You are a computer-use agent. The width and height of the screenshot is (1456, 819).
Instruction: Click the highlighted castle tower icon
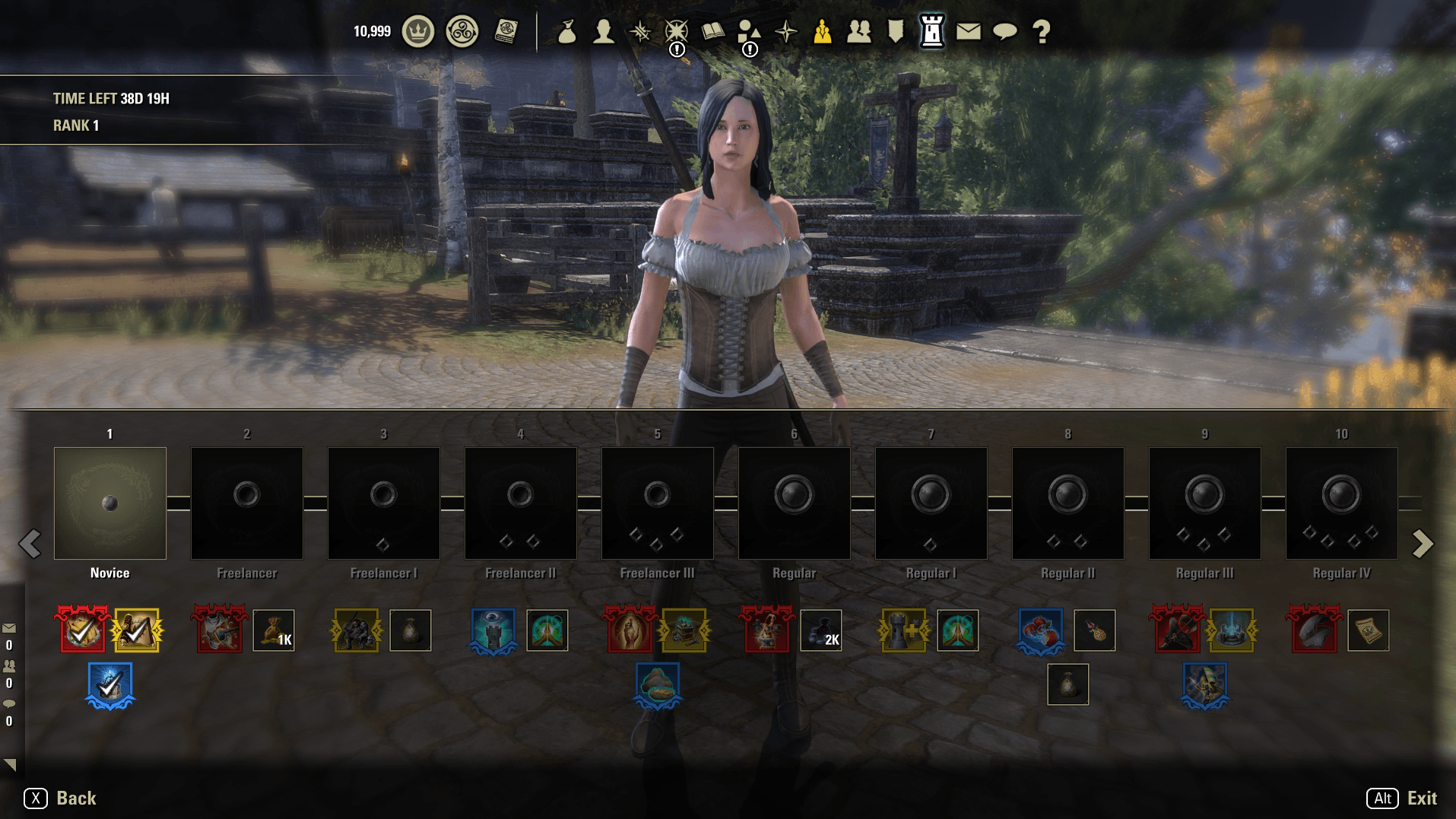tap(931, 32)
